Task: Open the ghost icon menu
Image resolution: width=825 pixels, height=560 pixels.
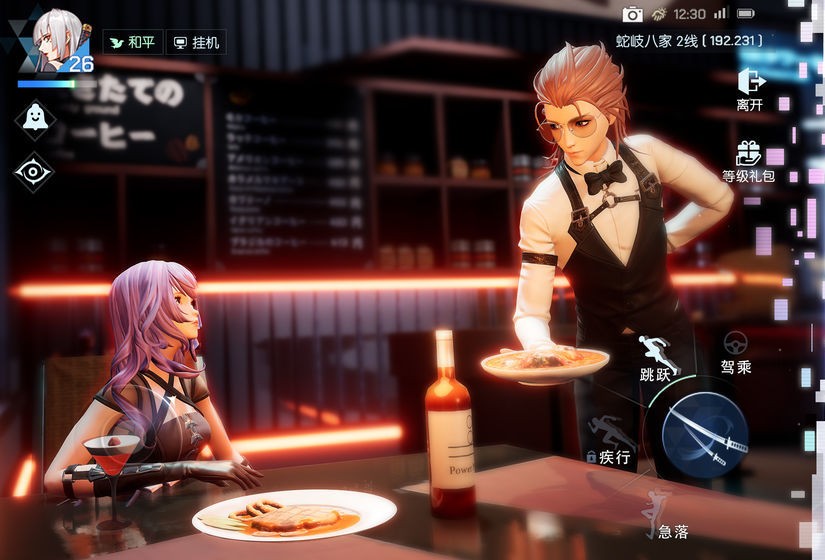Action: click(34, 118)
